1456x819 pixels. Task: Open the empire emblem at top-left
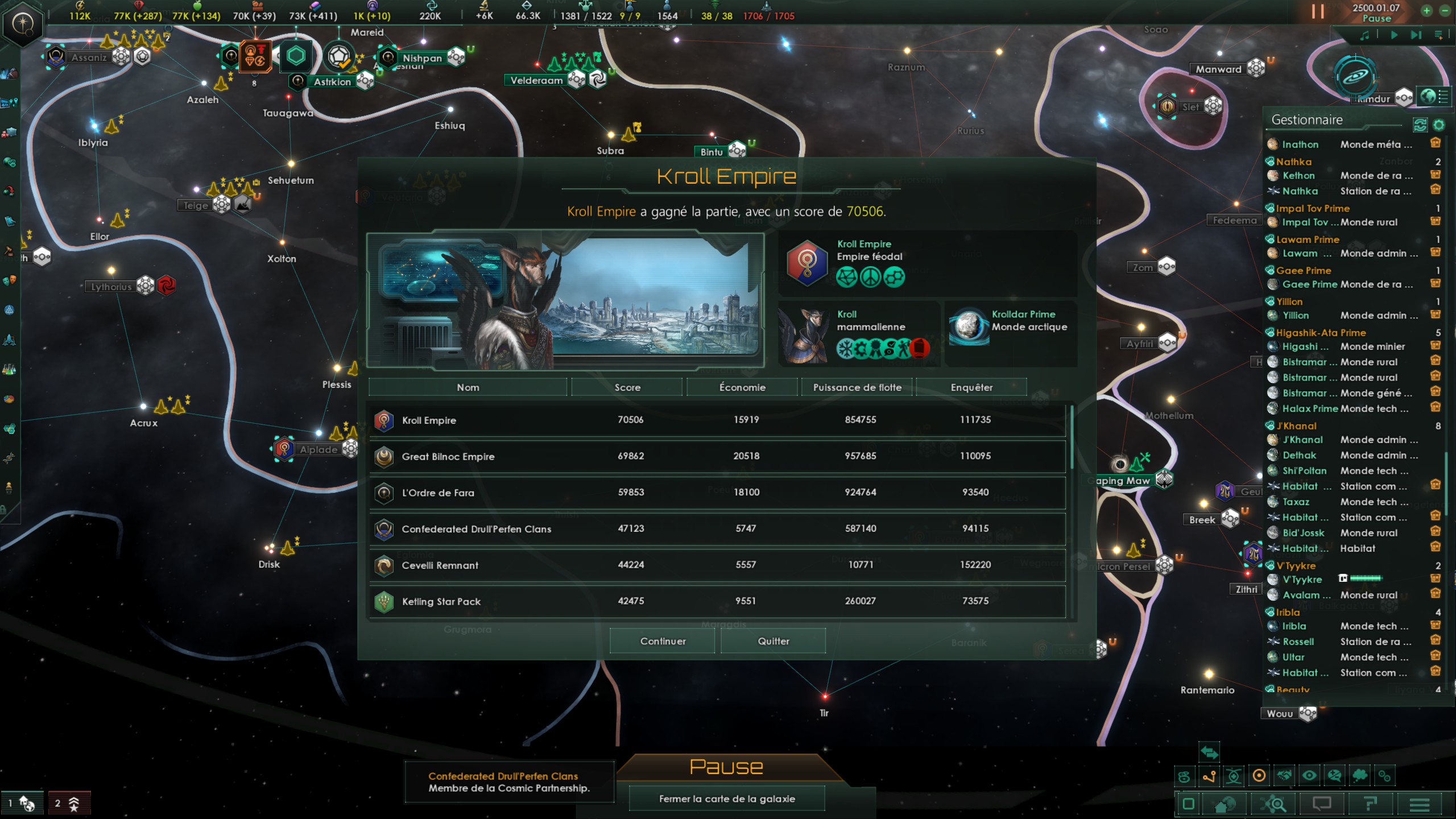click(23, 24)
